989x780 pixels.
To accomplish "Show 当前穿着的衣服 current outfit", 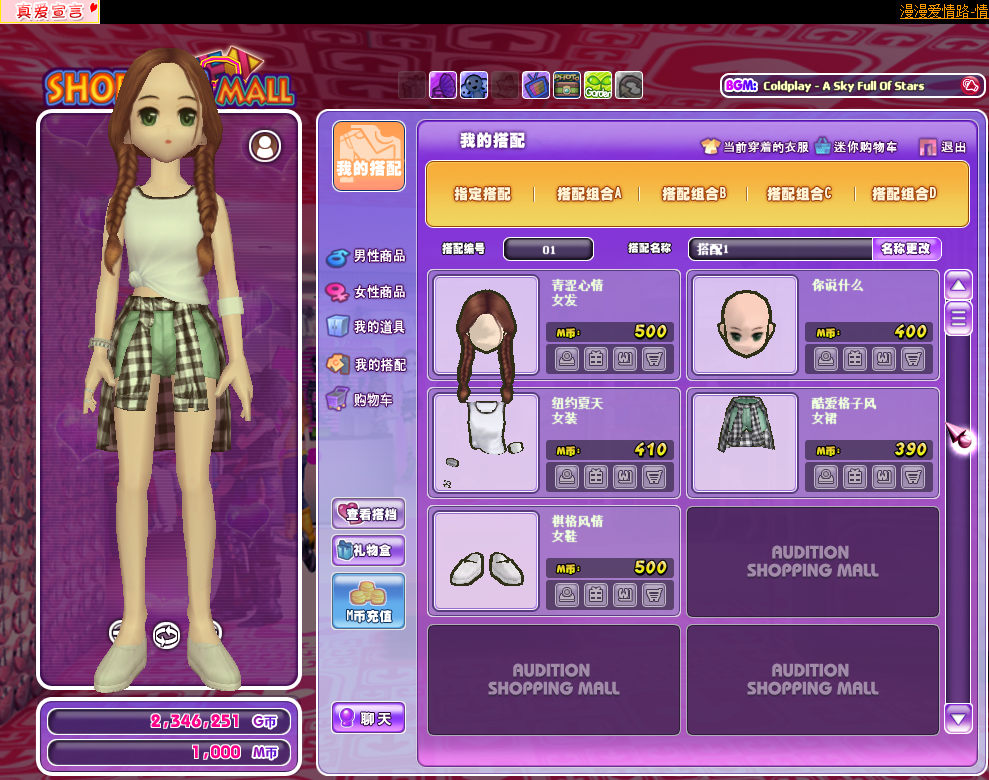I will pyautogui.click(x=755, y=147).
